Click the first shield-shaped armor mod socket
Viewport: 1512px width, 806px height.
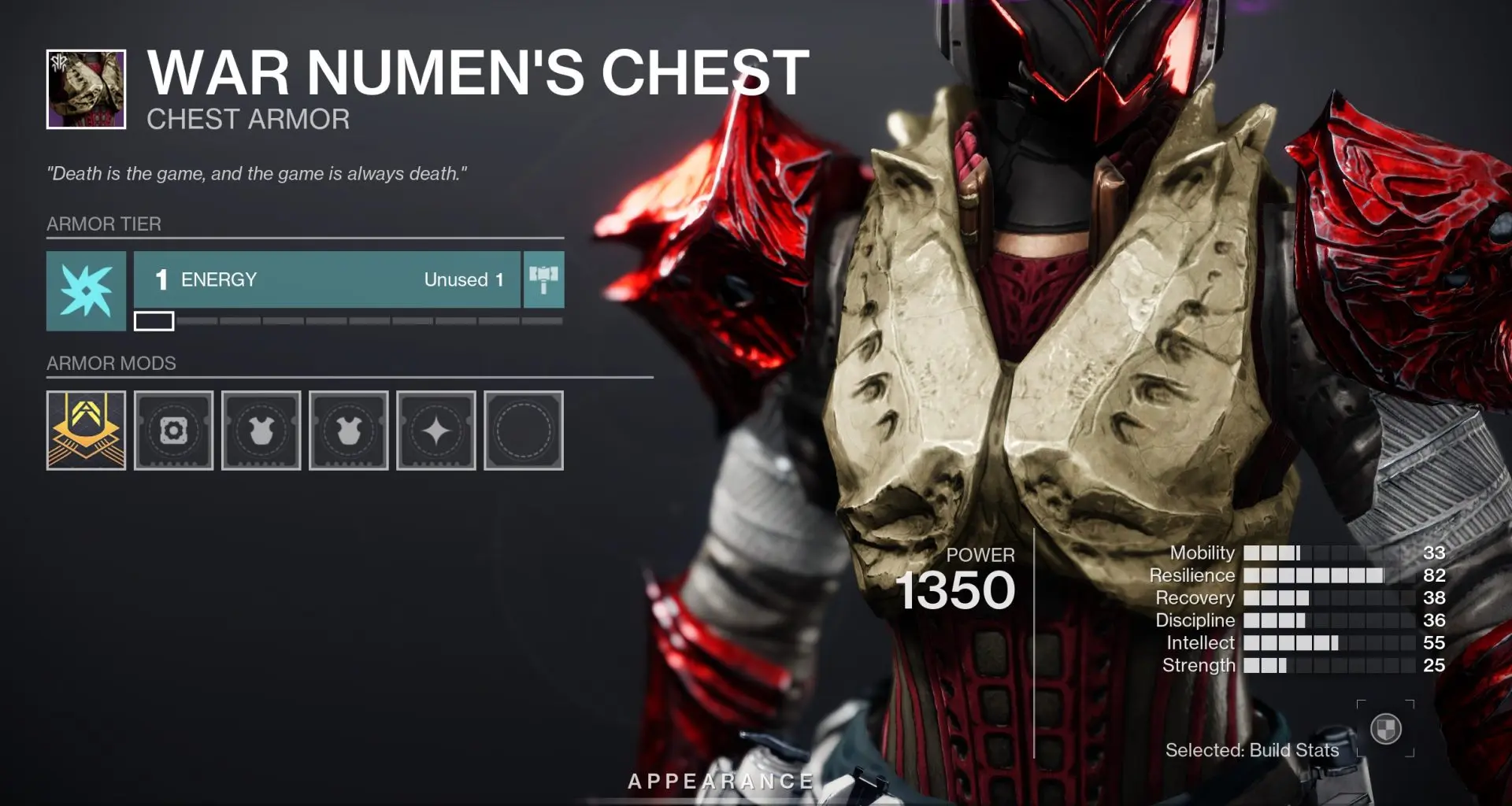(261, 431)
